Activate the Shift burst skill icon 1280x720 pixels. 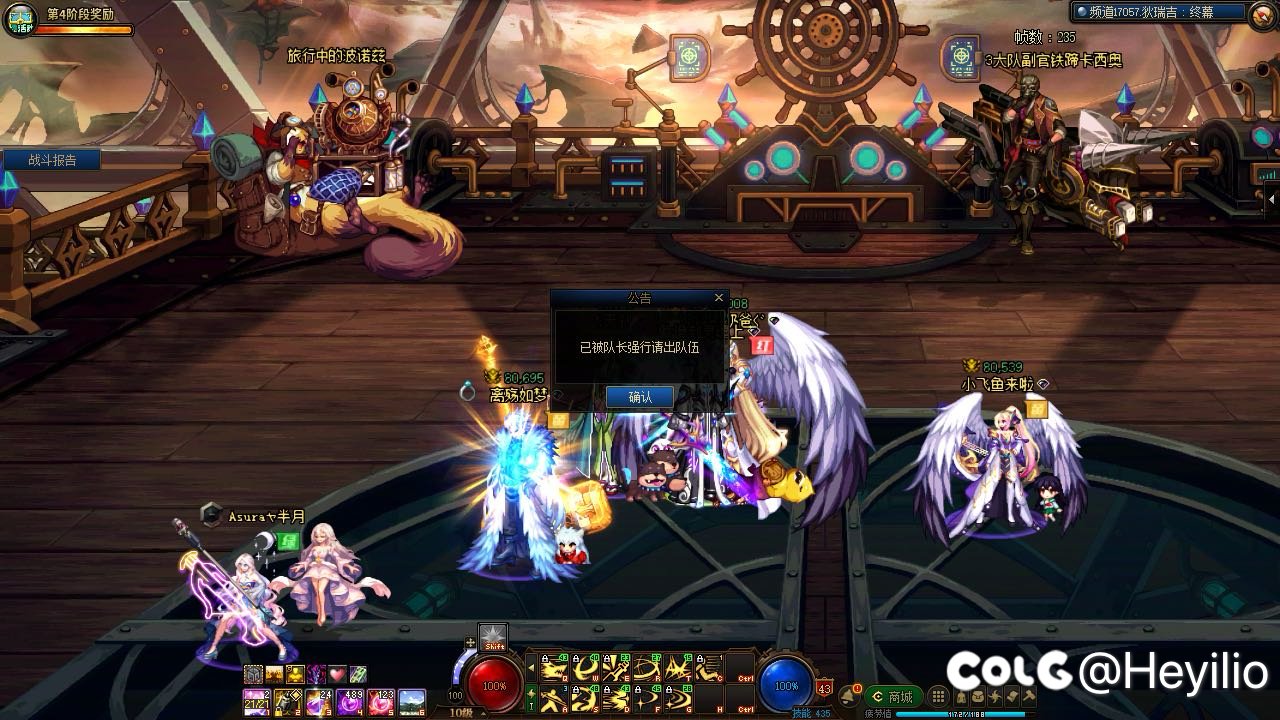(493, 637)
